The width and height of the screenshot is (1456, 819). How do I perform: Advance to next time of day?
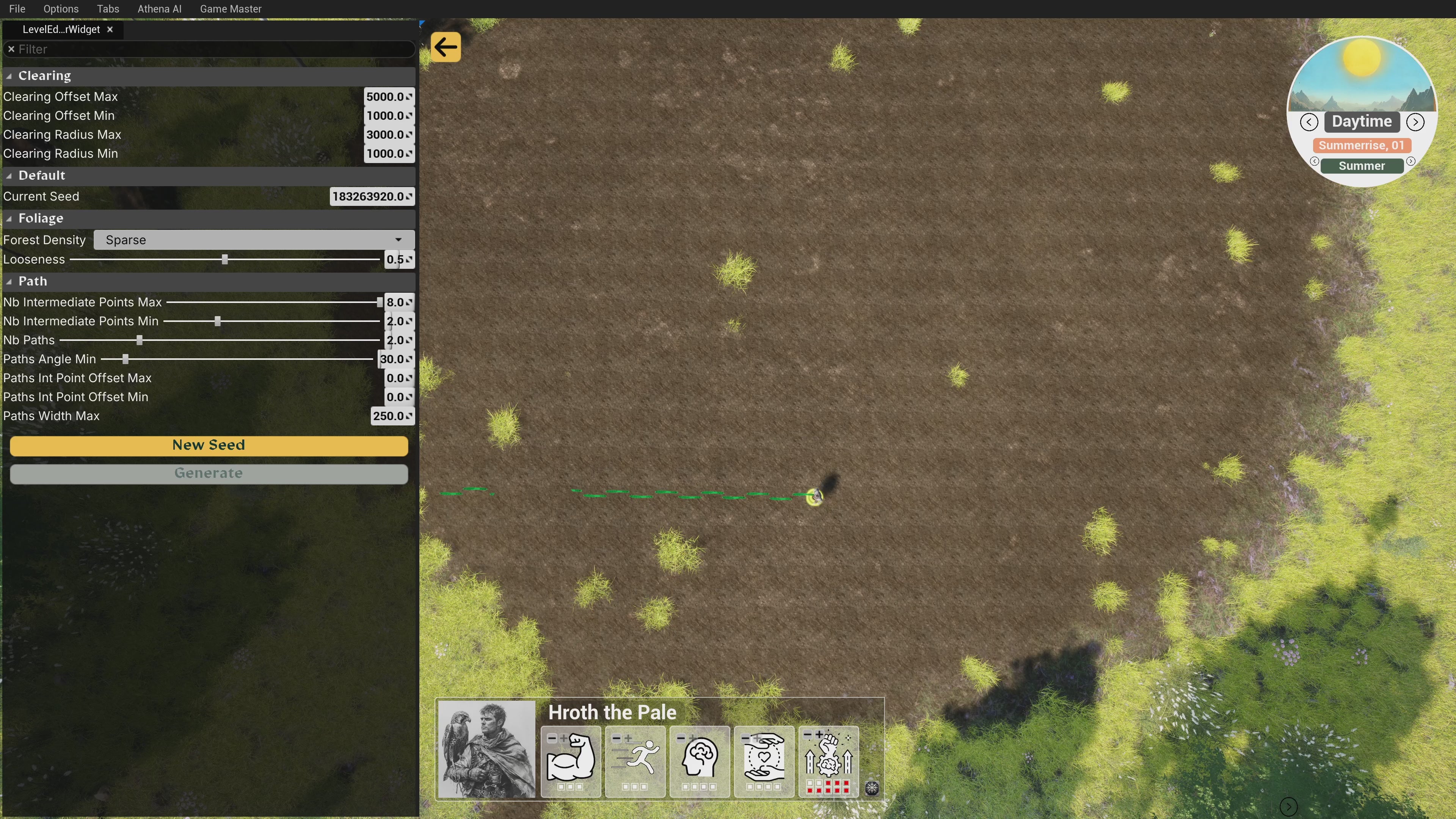pos(1415,121)
